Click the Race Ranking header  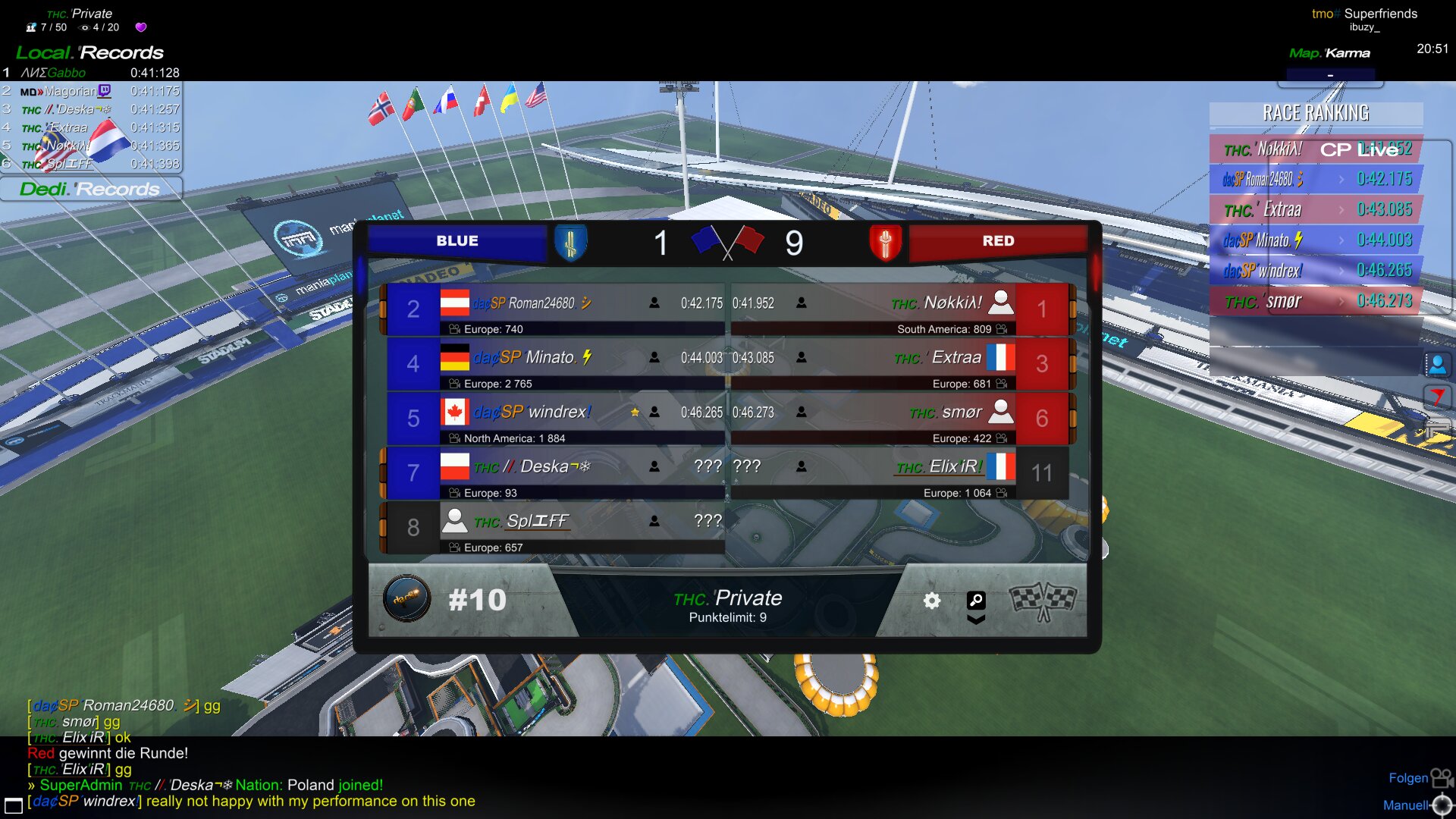[x=1316, y=114]
